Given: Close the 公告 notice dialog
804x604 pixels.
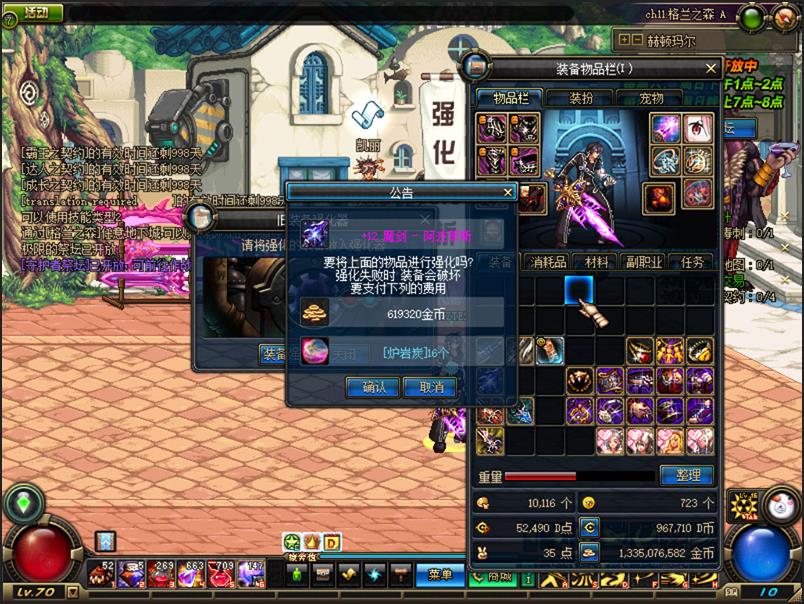Looking at the screenshot, I should coord(507,192).
